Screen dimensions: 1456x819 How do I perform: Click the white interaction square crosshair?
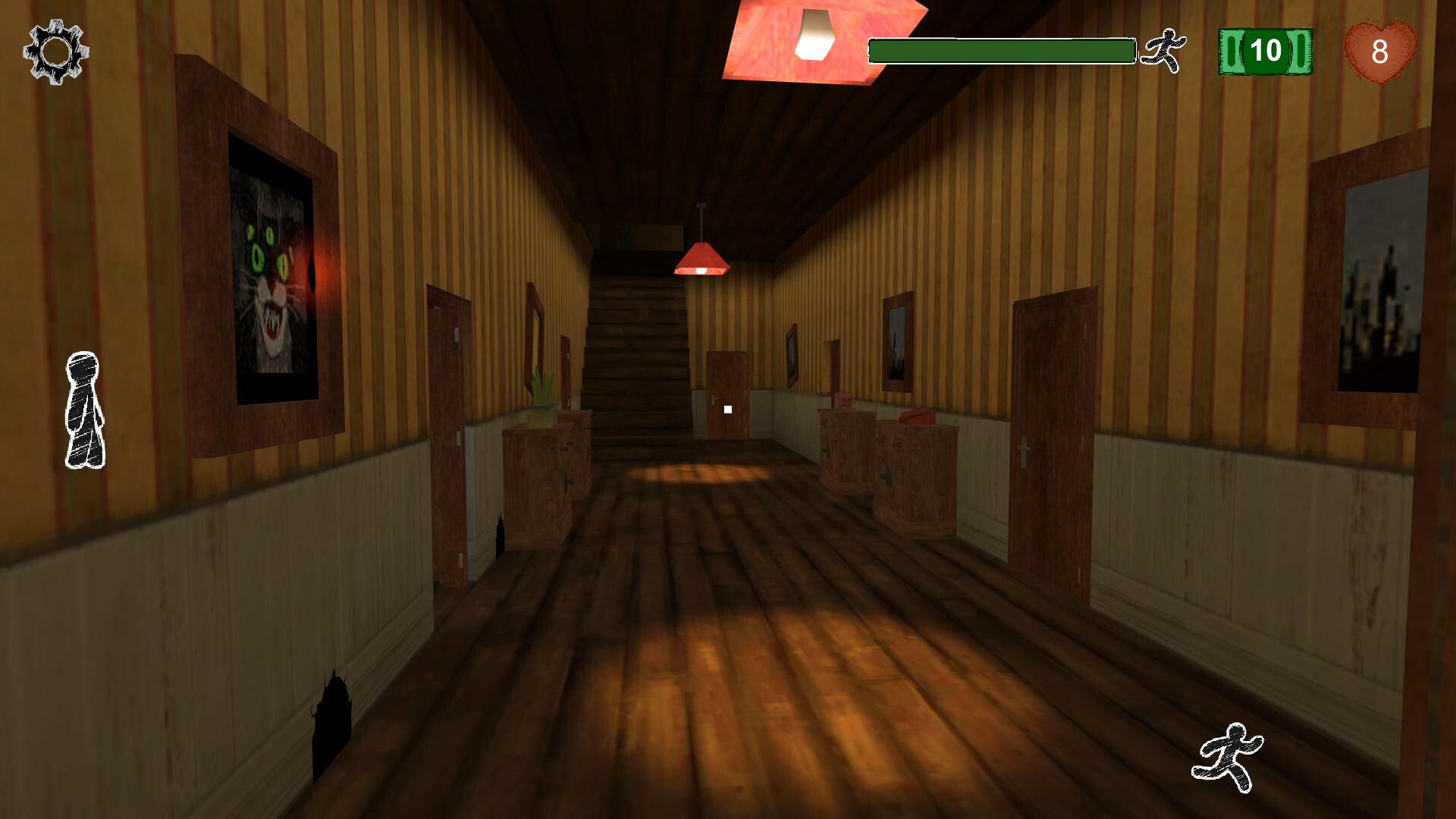click(x=727, y=409)
